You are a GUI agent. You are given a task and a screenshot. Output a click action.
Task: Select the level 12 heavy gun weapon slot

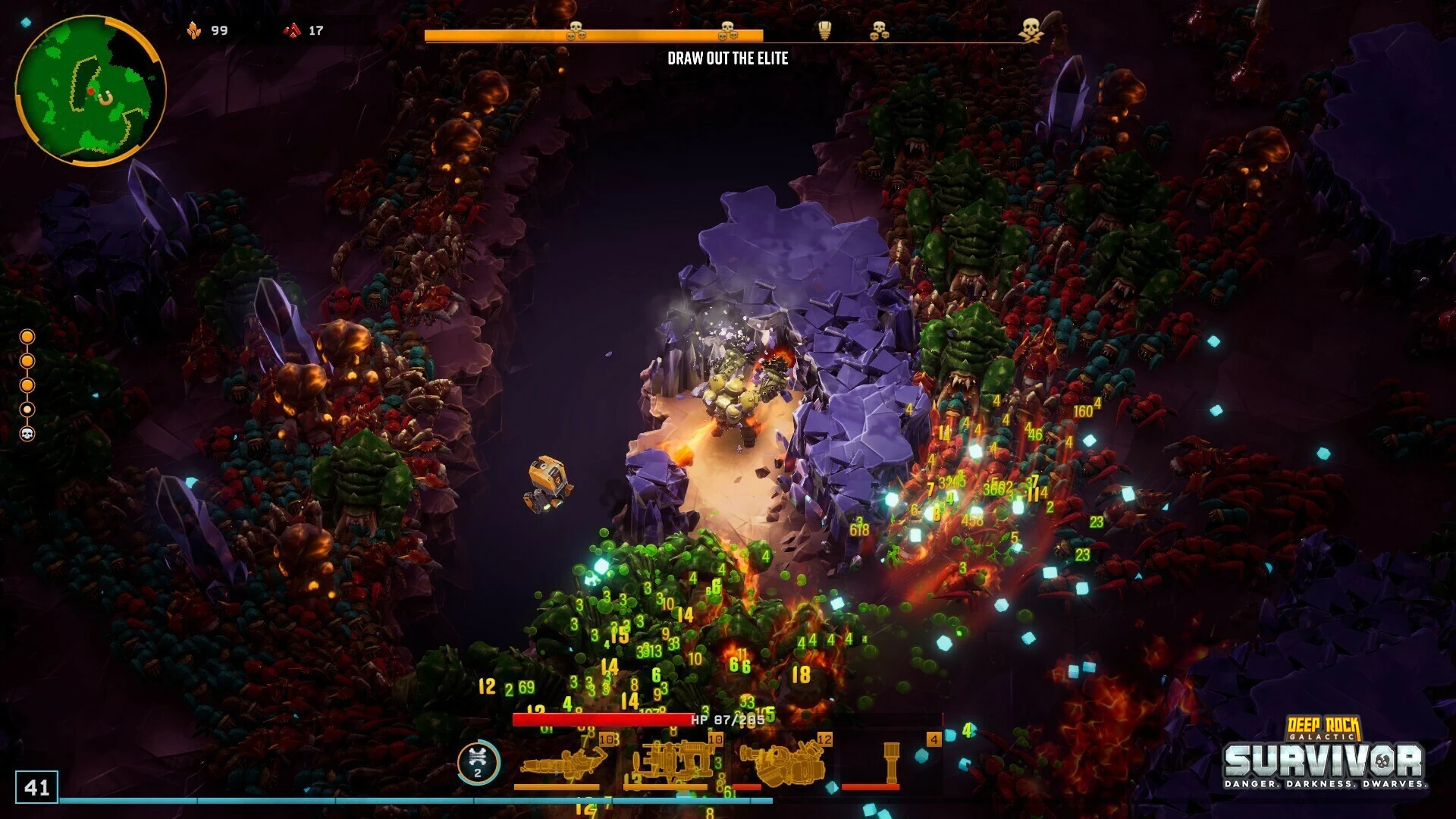tap(781, 763)
